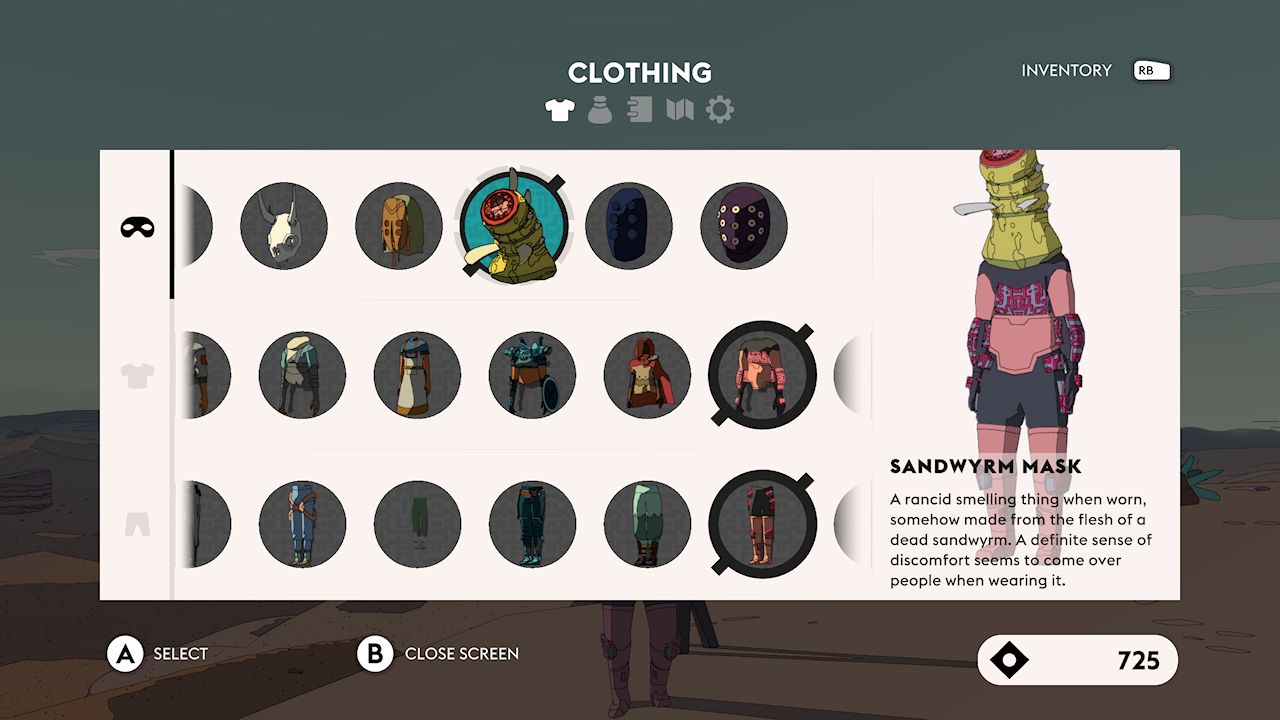Image resolution: width=1280 pixels, height=720 pixels.
Task: Click the mask row scrollbar indicator
Action: 174,226
